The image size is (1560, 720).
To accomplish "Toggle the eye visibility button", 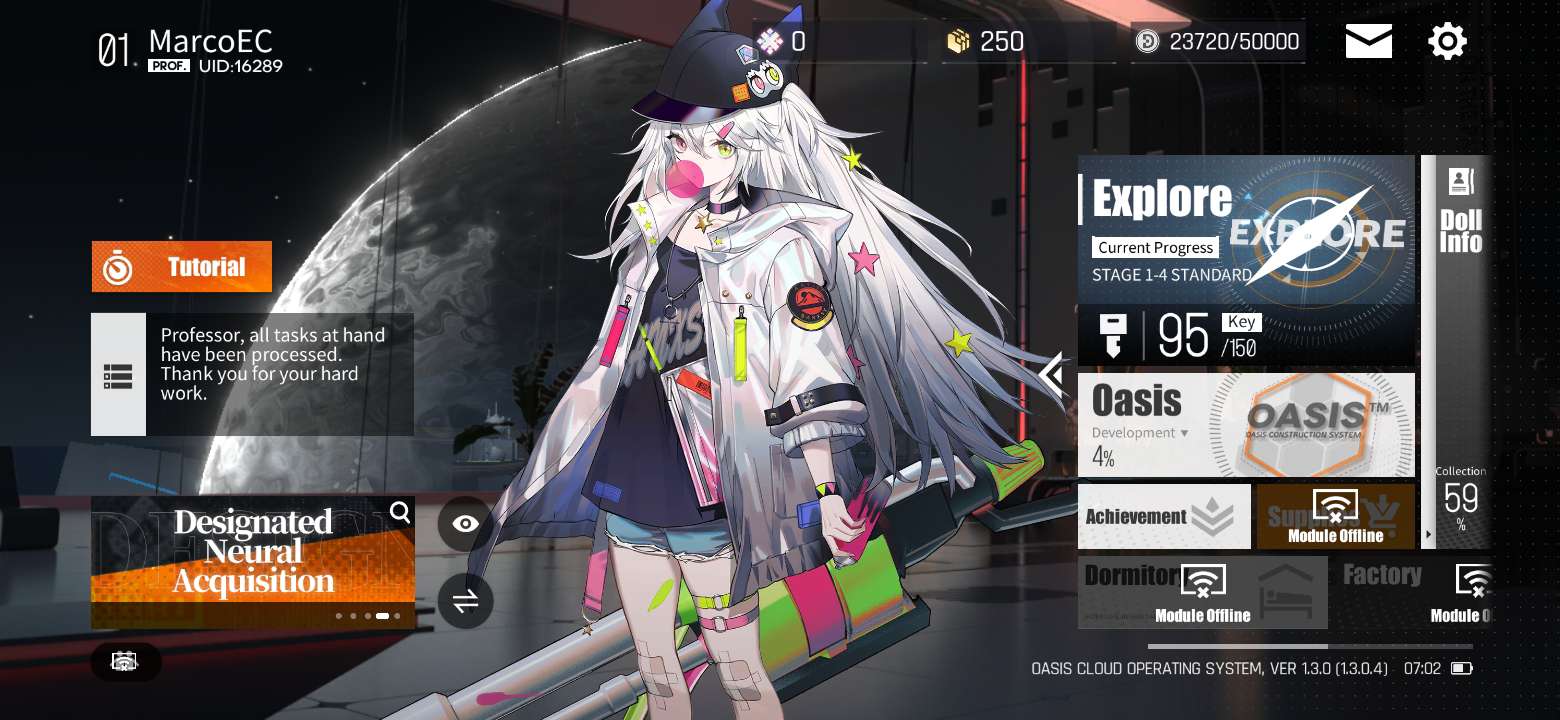I will tap(465, 524).
